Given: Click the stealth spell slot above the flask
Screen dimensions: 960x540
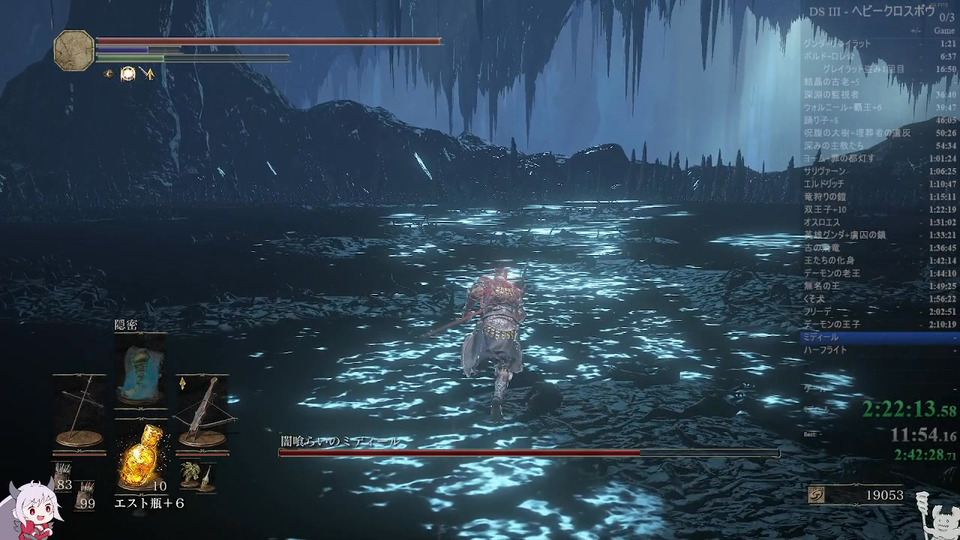Looking at the screenshot, I should click(140, 369).
